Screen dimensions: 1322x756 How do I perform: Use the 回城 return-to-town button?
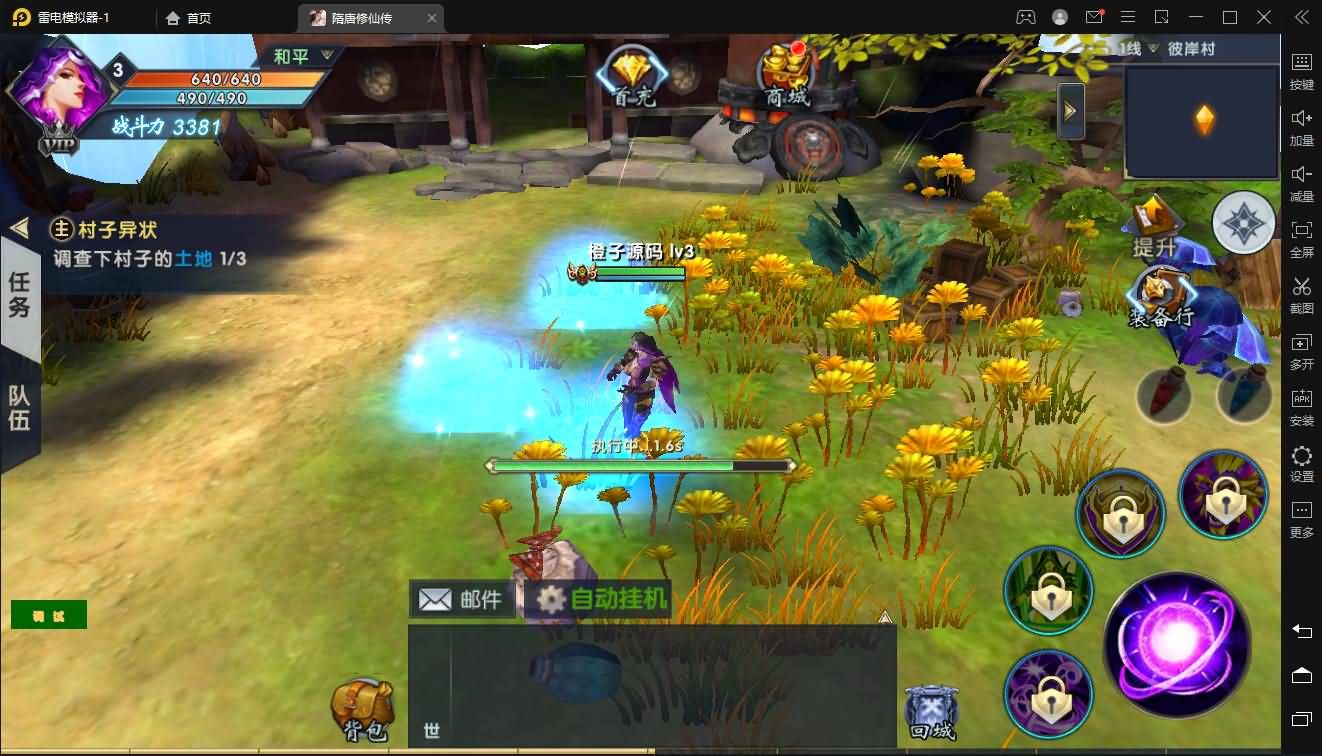[932, 711]
